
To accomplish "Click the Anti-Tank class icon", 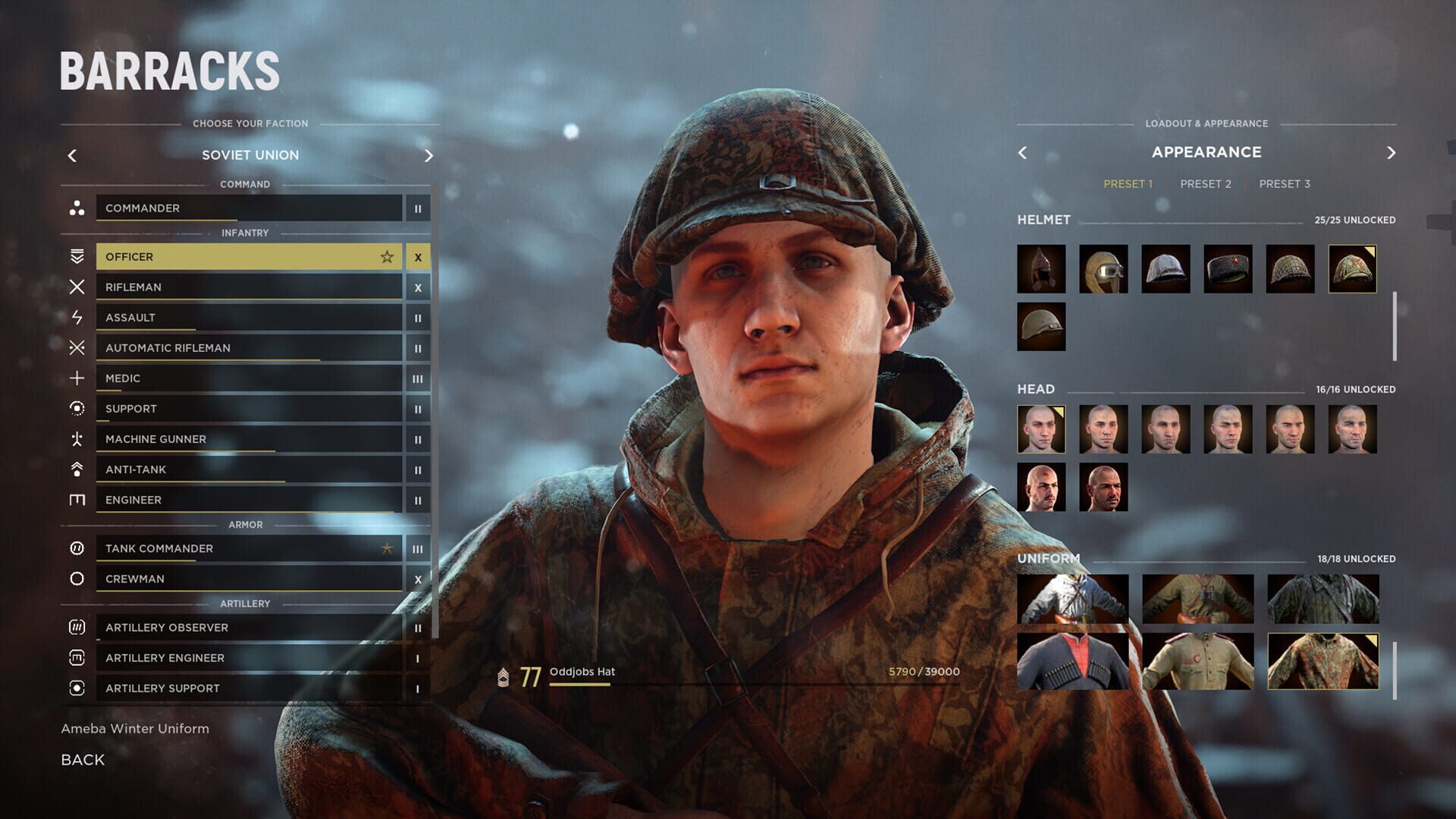I will [76, 469].
